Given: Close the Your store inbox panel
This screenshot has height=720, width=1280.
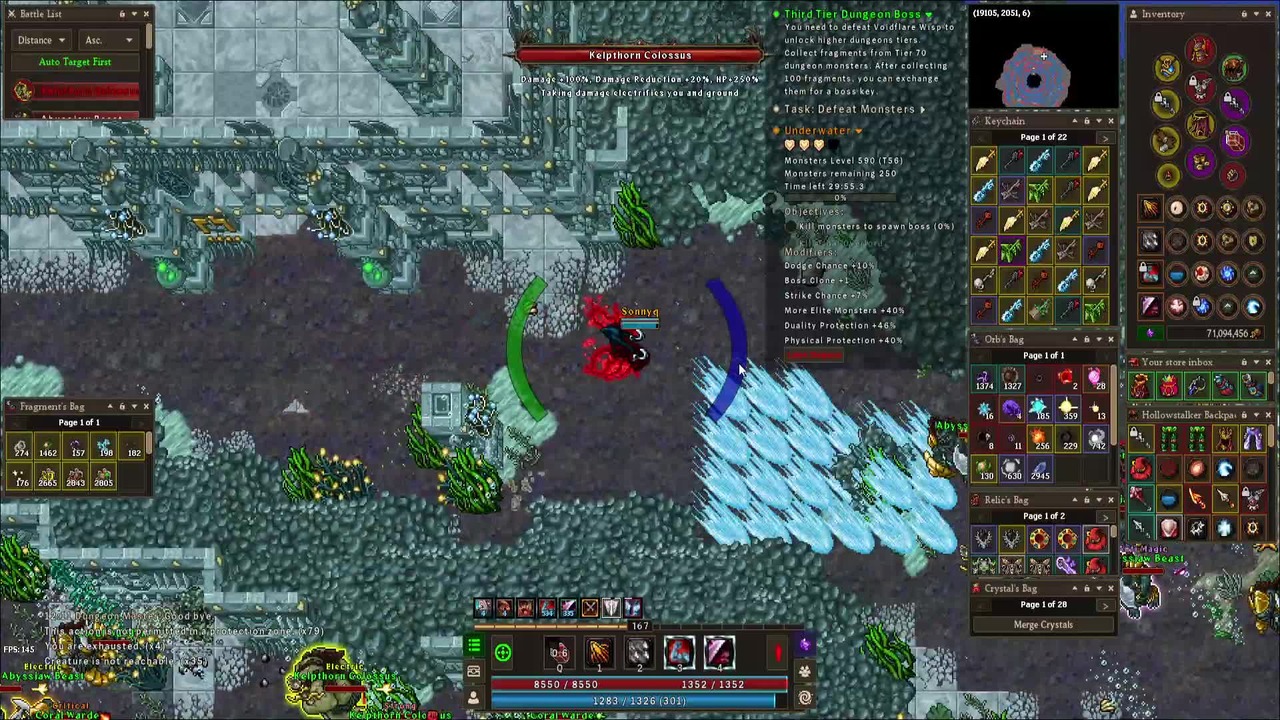Looking at the screenshot, I should point(1269,362).
